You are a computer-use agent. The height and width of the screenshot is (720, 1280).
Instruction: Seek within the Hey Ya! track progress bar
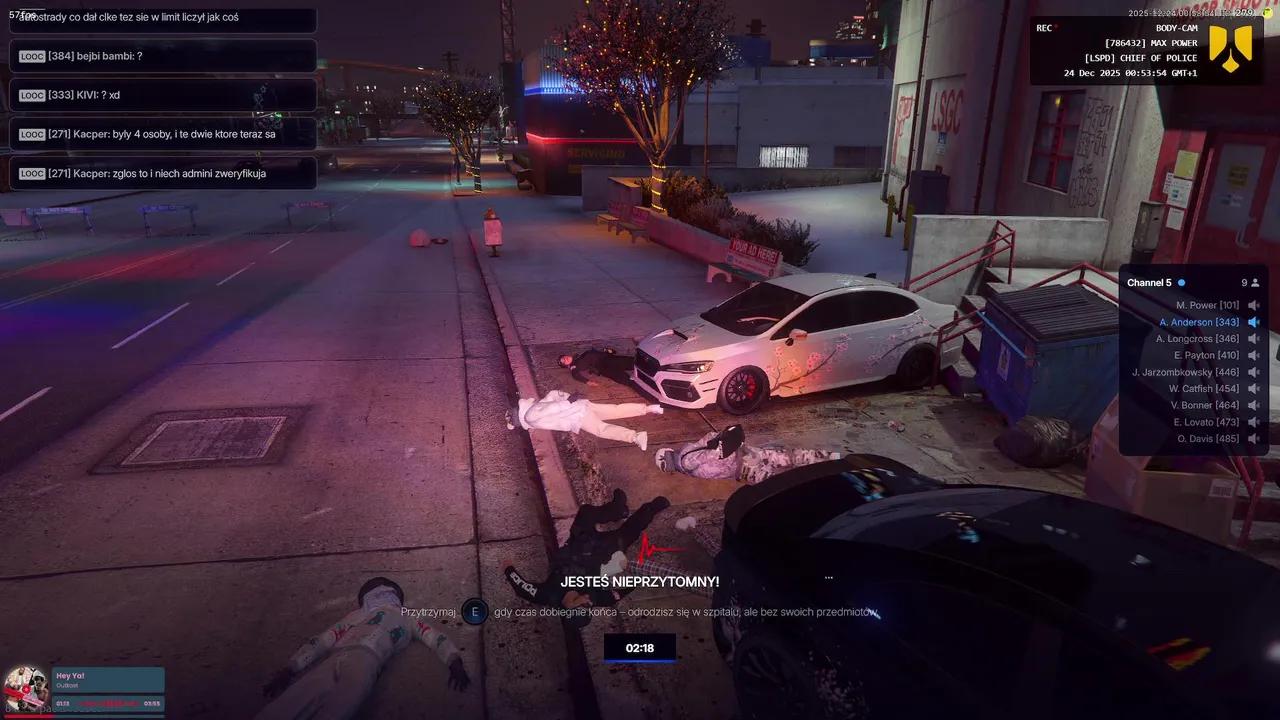pos(108,704)
